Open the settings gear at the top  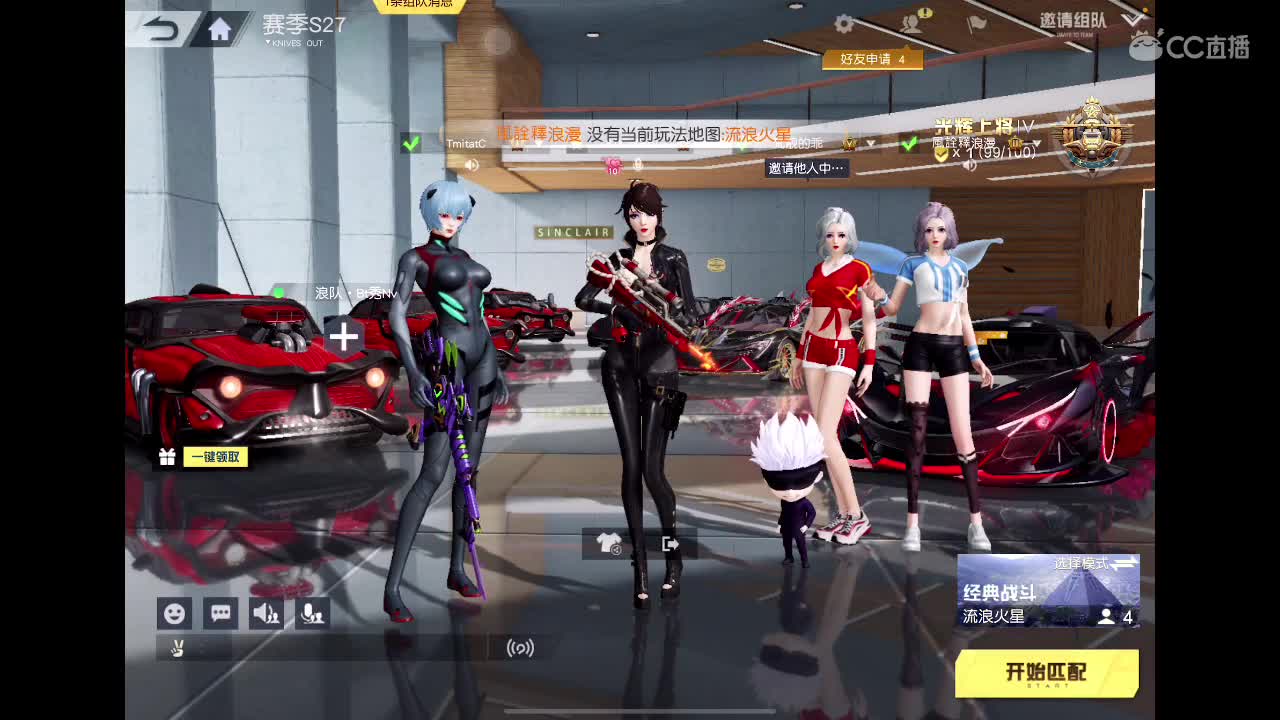pyautogui.click(x=843, y=23)
